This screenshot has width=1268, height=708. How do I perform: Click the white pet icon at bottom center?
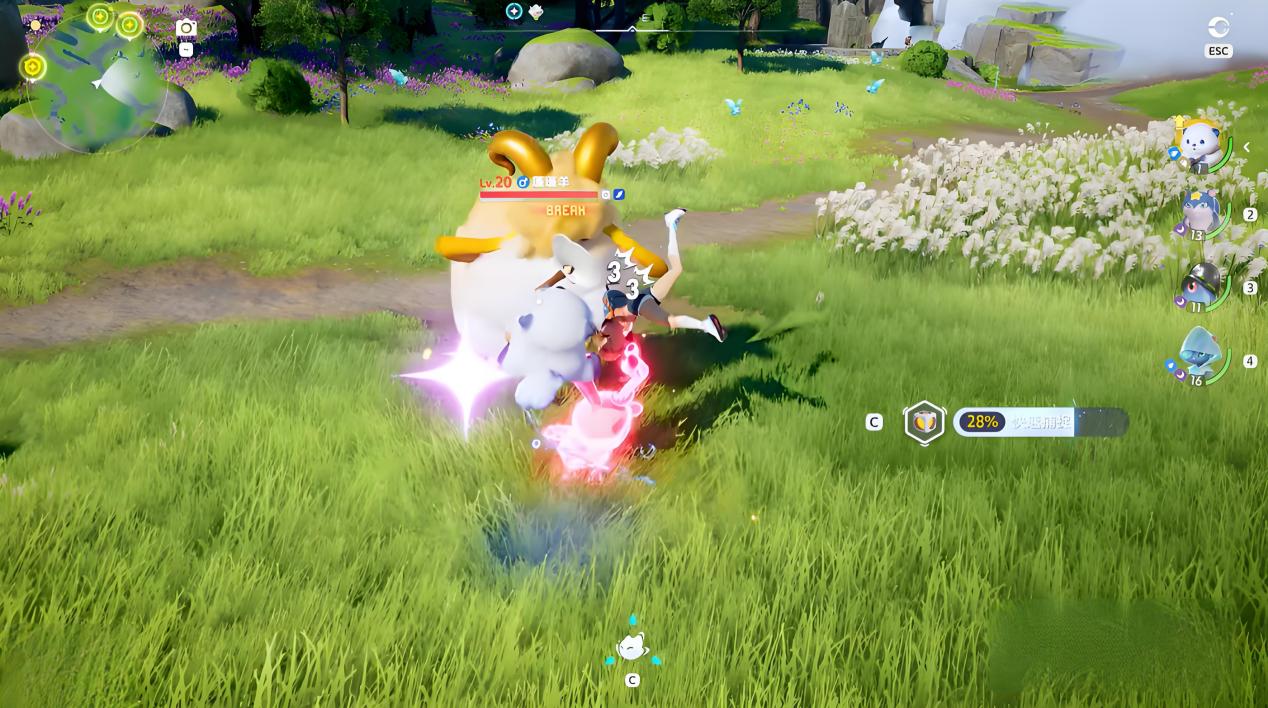(632, 648)
